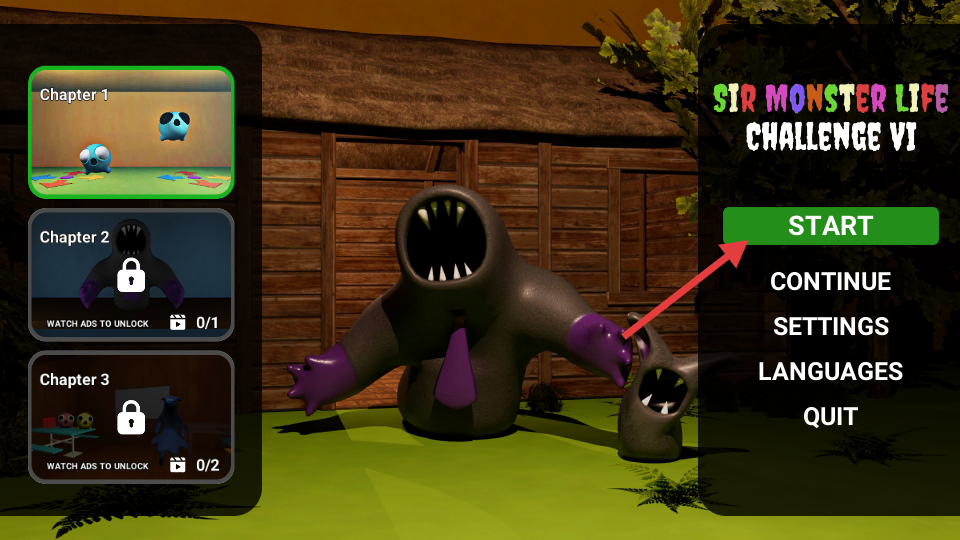This screenshot has width=960, height=540.
Task: Choose CONTINUE from the main menu
Action: pyautogui.click(x=830, y=282)
